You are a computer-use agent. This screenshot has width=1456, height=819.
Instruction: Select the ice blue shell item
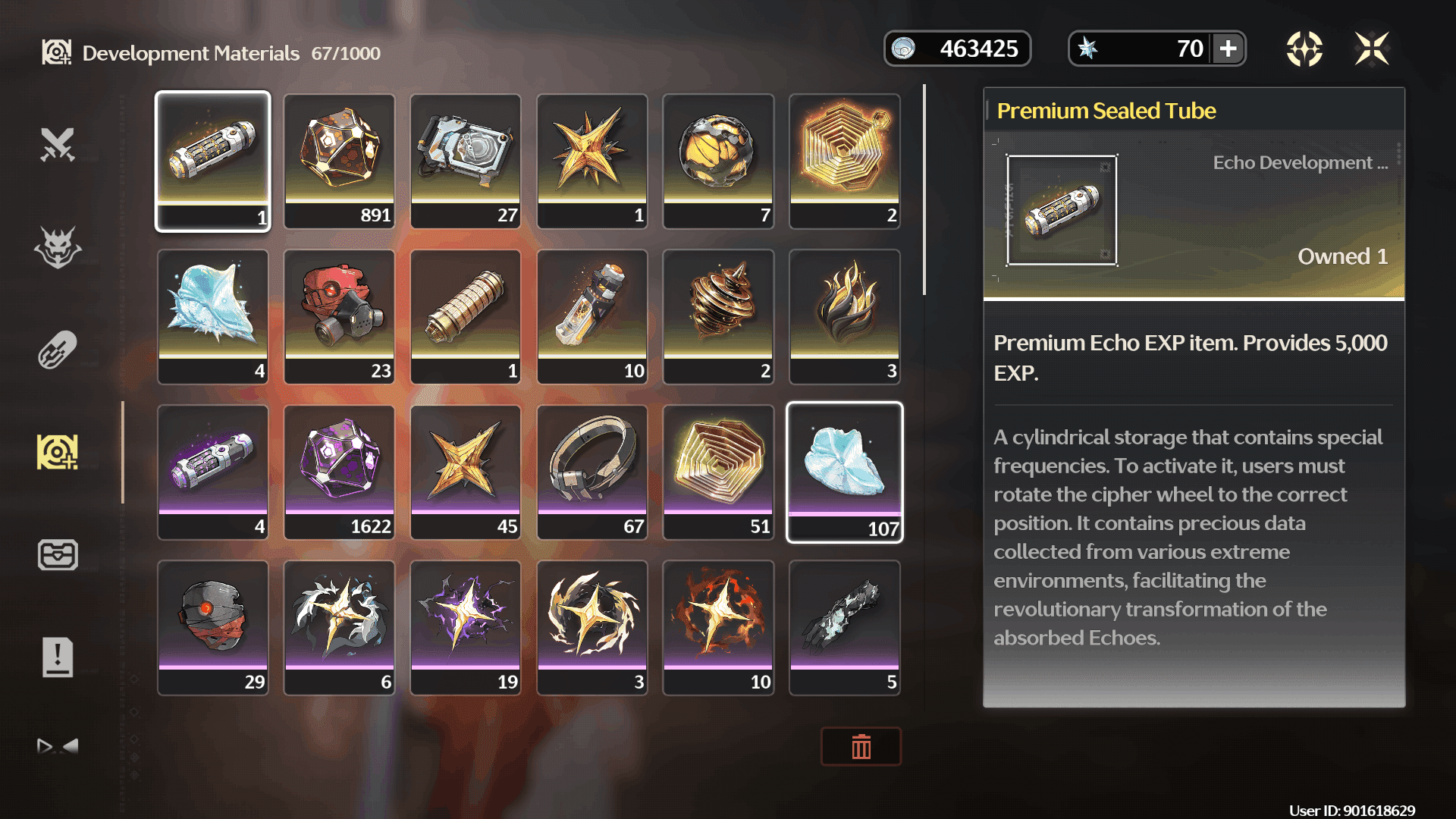[213, 316]
